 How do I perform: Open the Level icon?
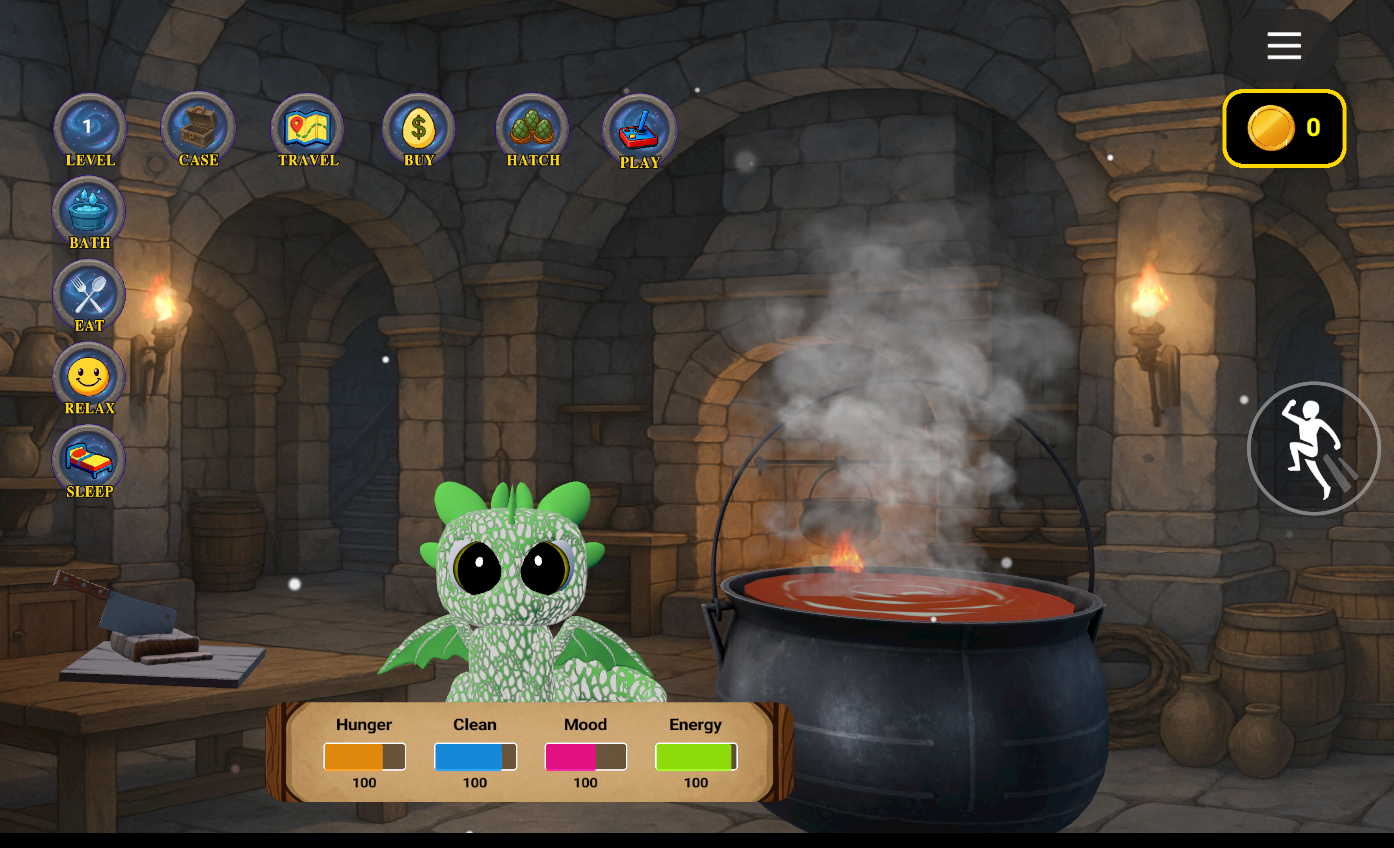tap(89, 128)
